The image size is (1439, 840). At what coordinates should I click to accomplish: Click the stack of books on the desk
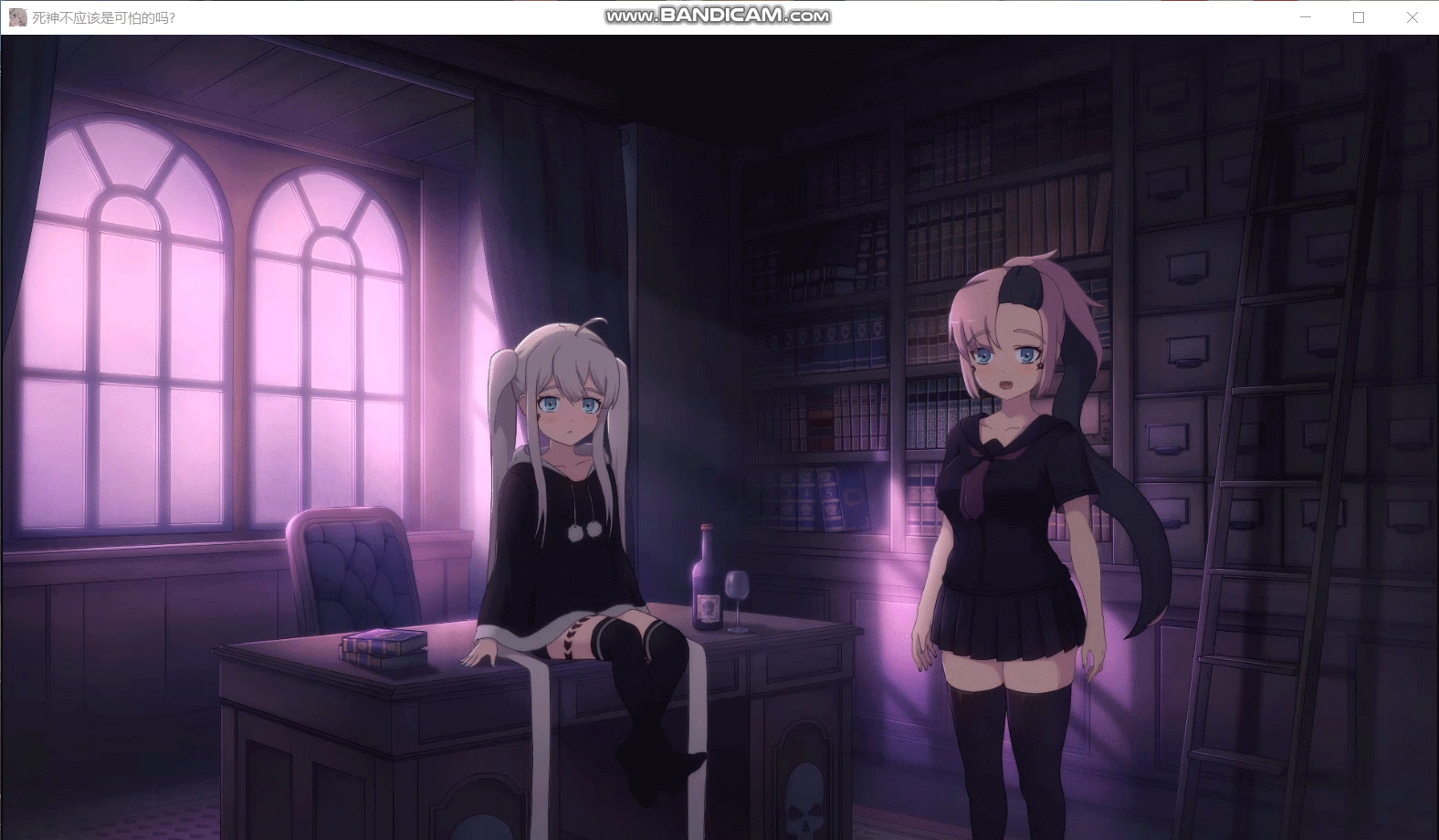383,646
